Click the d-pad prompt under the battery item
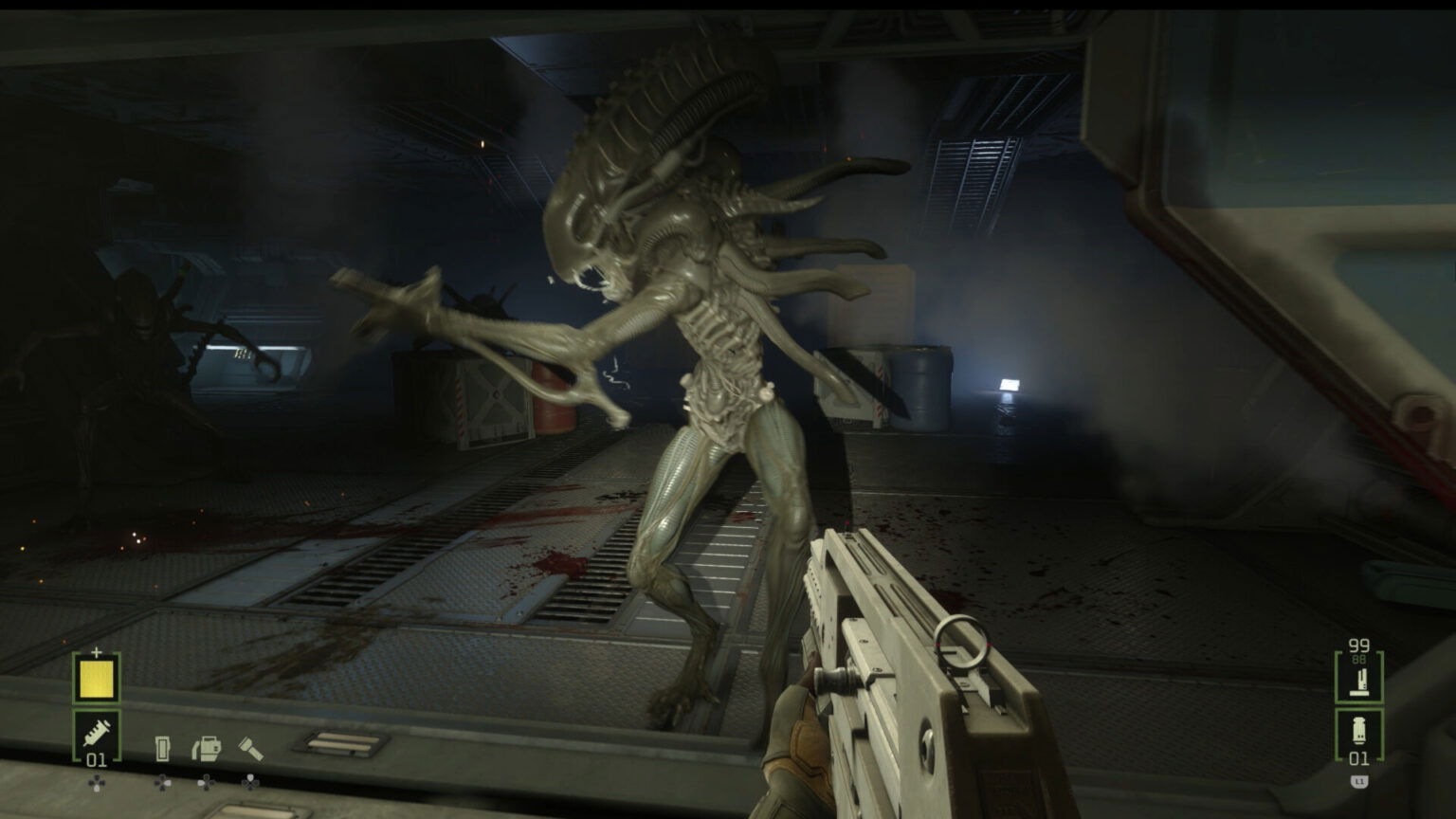This screenshot has width=1456, height=819. [x=162, y=784]
